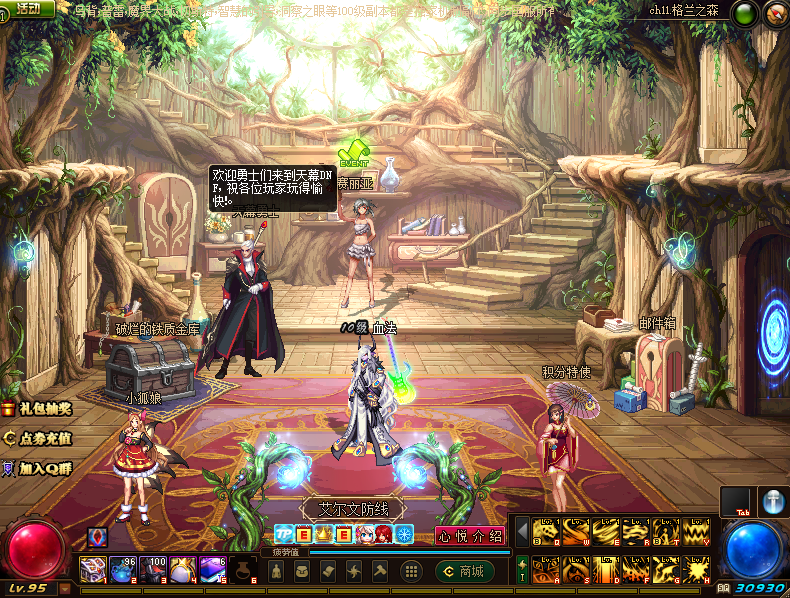Open the grid menu button beside 商城
The image size is (790, 598).
coord(410,571)
